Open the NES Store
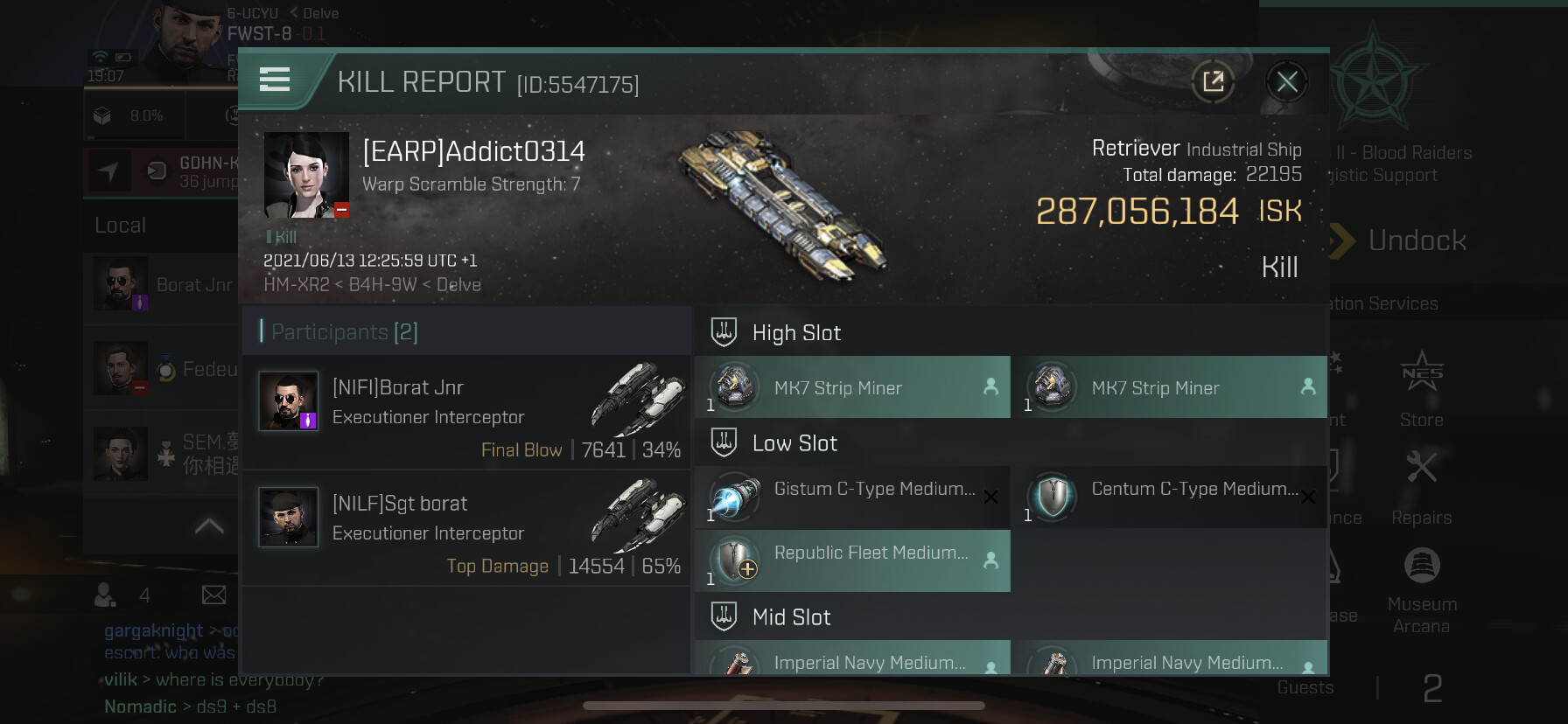 coord(1421,389)
